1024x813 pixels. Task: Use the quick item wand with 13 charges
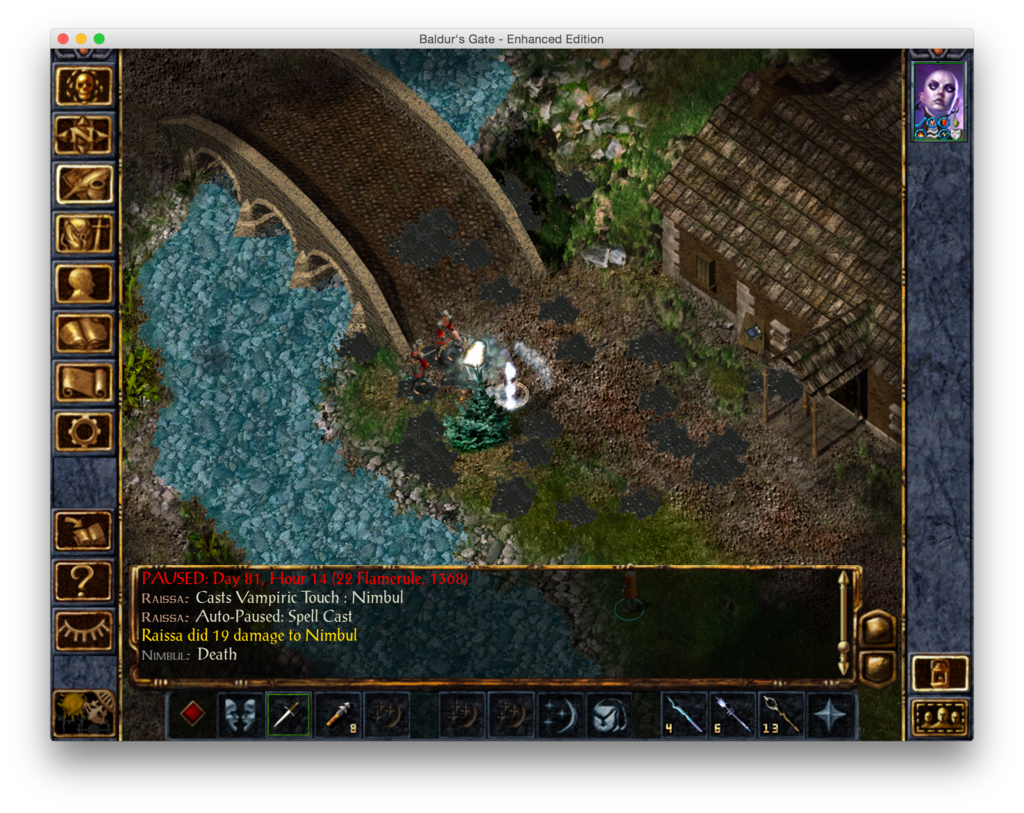[781, 715]
